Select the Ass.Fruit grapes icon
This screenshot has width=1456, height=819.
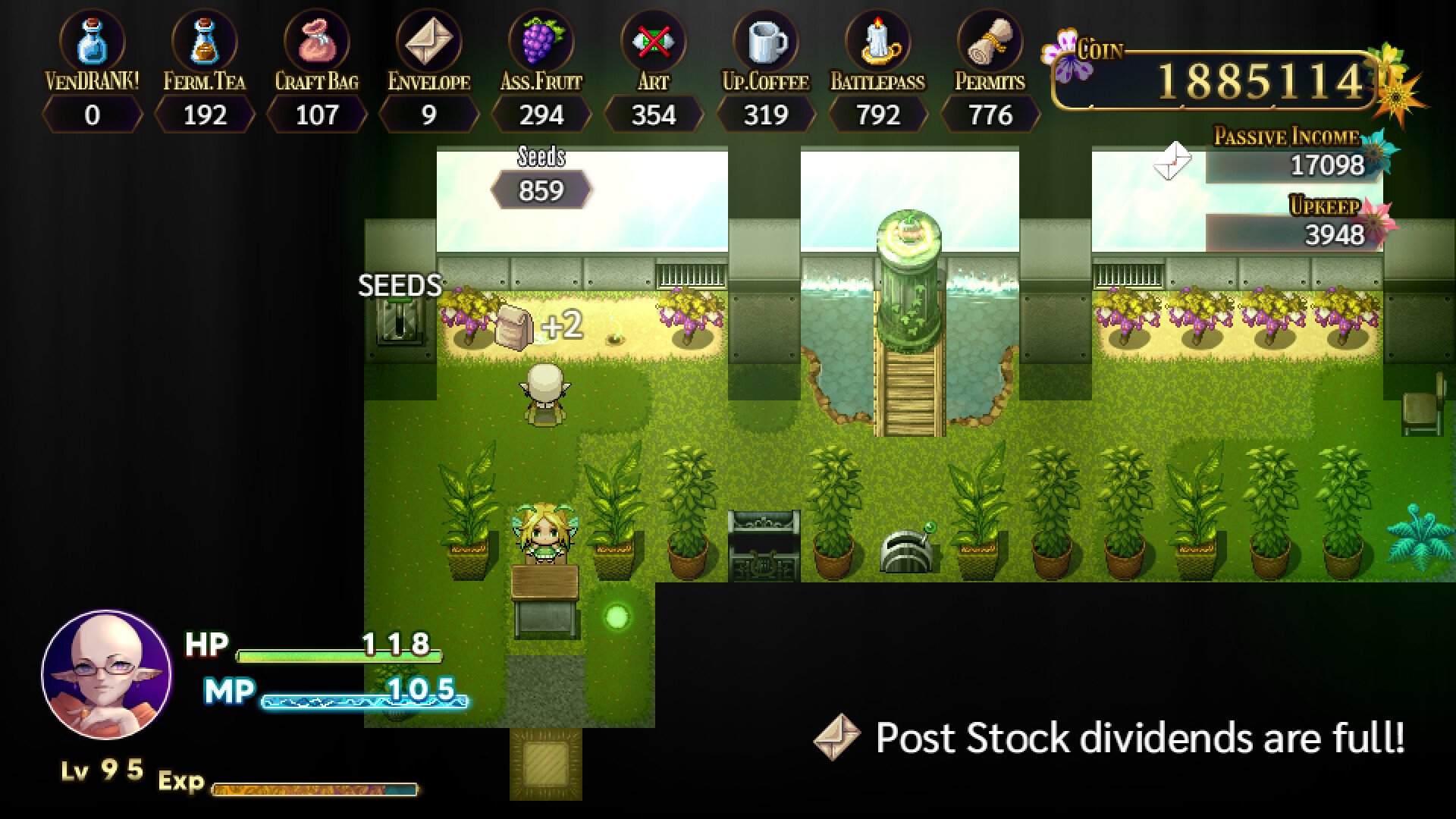(541, 42)
